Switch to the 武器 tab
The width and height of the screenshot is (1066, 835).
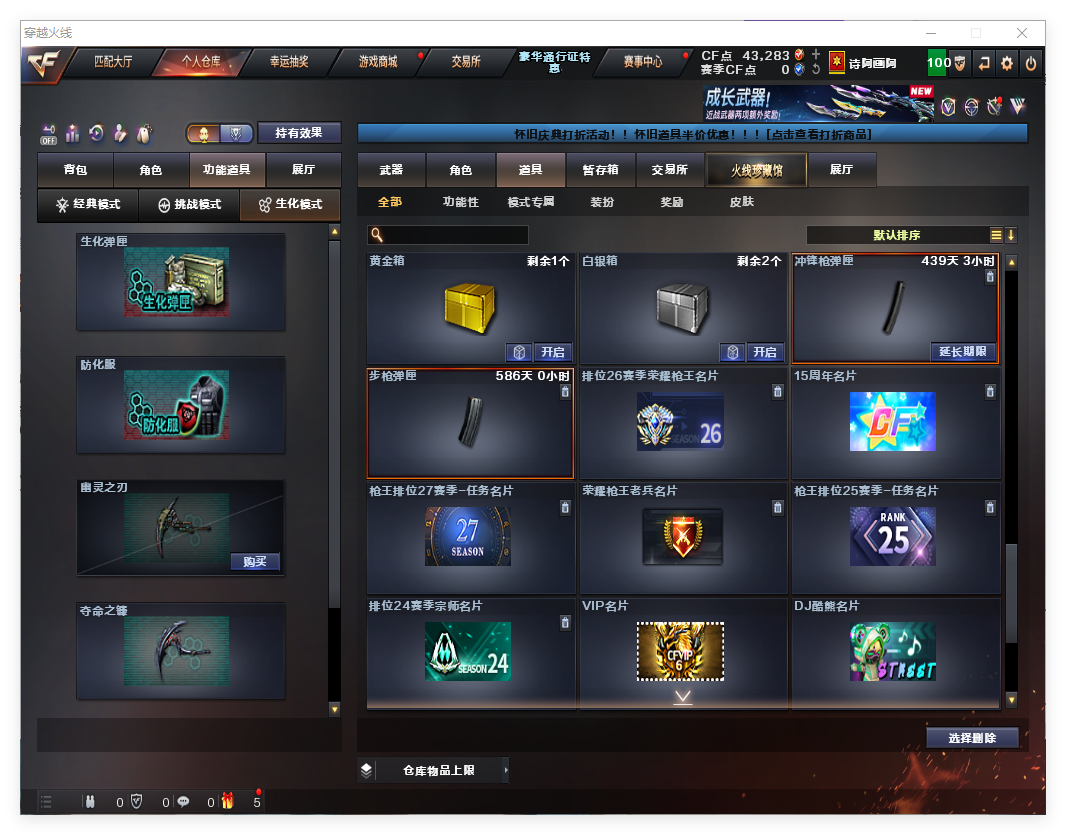[x=391, y=171]
